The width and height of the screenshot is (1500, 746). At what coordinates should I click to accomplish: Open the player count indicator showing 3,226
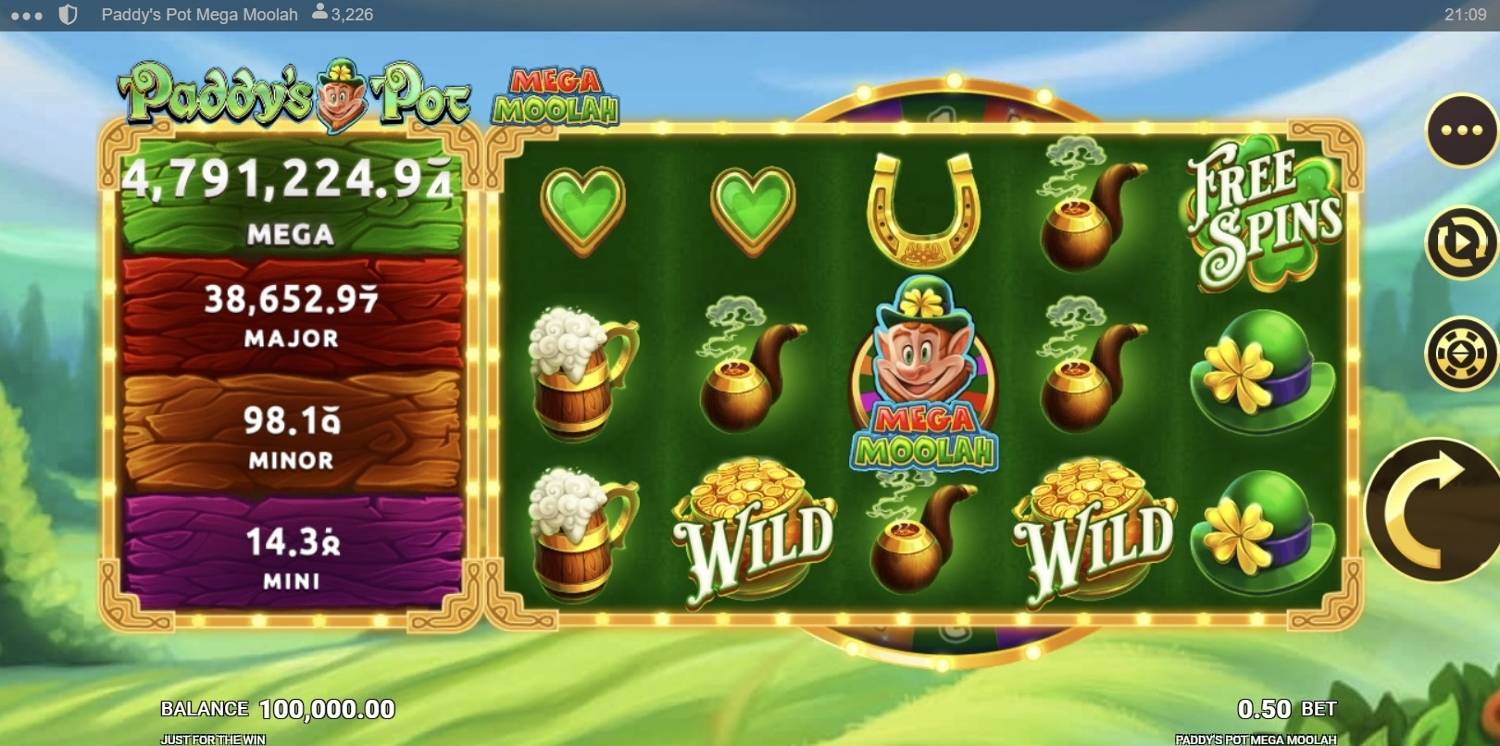[347, 14]
